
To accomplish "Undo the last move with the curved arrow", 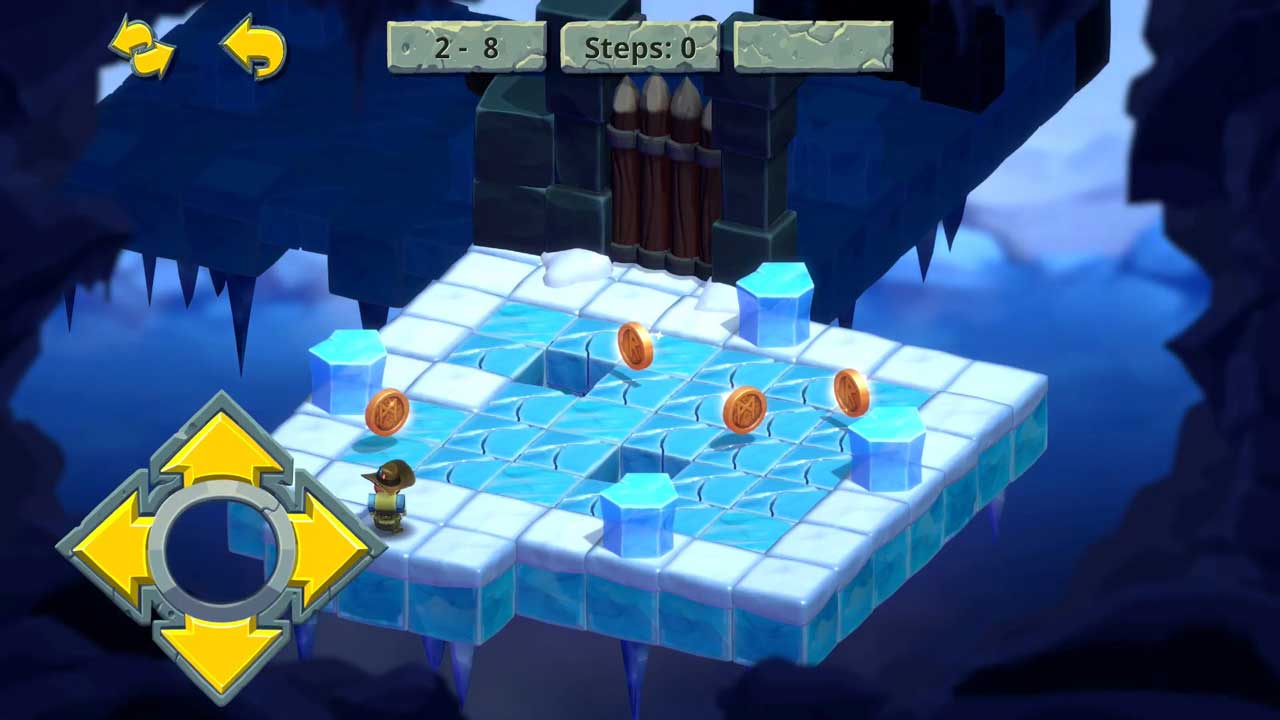I will [x=253, y=47].
